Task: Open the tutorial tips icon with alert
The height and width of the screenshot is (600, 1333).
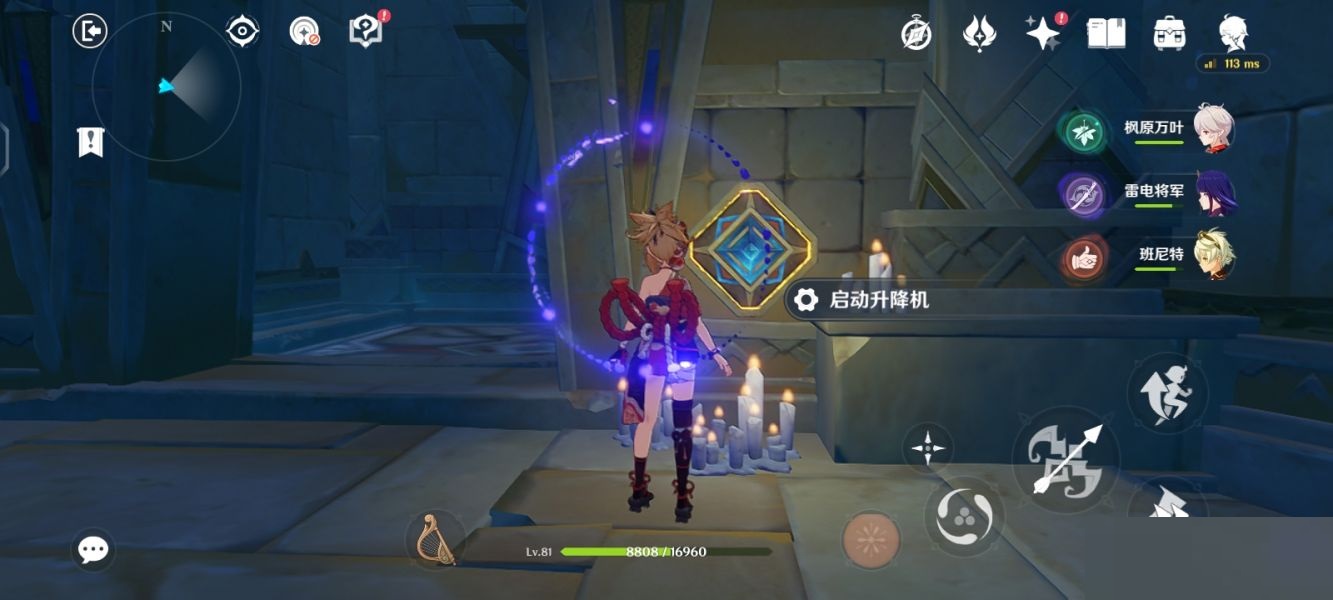Action: pyautogui.click(x=366, y=31)
